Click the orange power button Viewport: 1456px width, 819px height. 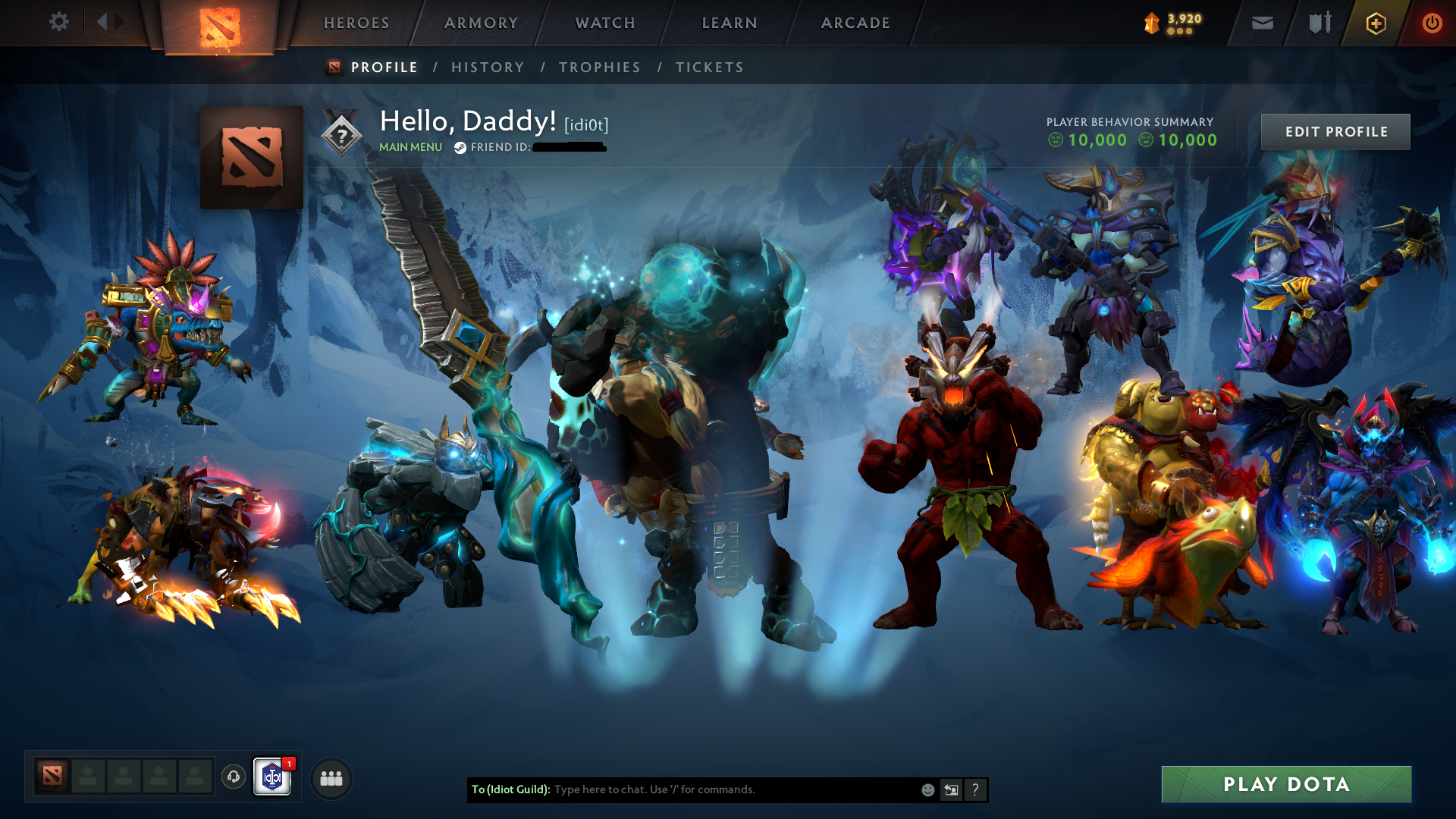[x=1432, y=23]
